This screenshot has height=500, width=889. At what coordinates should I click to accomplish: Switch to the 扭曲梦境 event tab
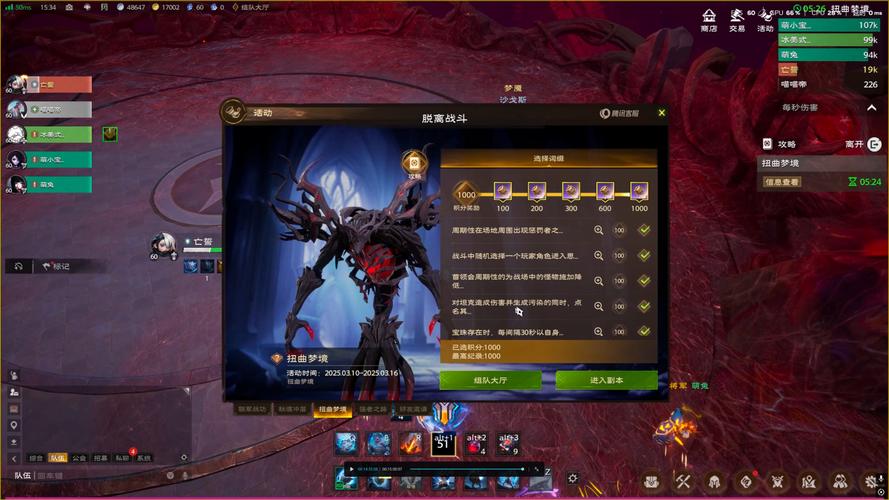pyautogui.click(x=333, y=409)
